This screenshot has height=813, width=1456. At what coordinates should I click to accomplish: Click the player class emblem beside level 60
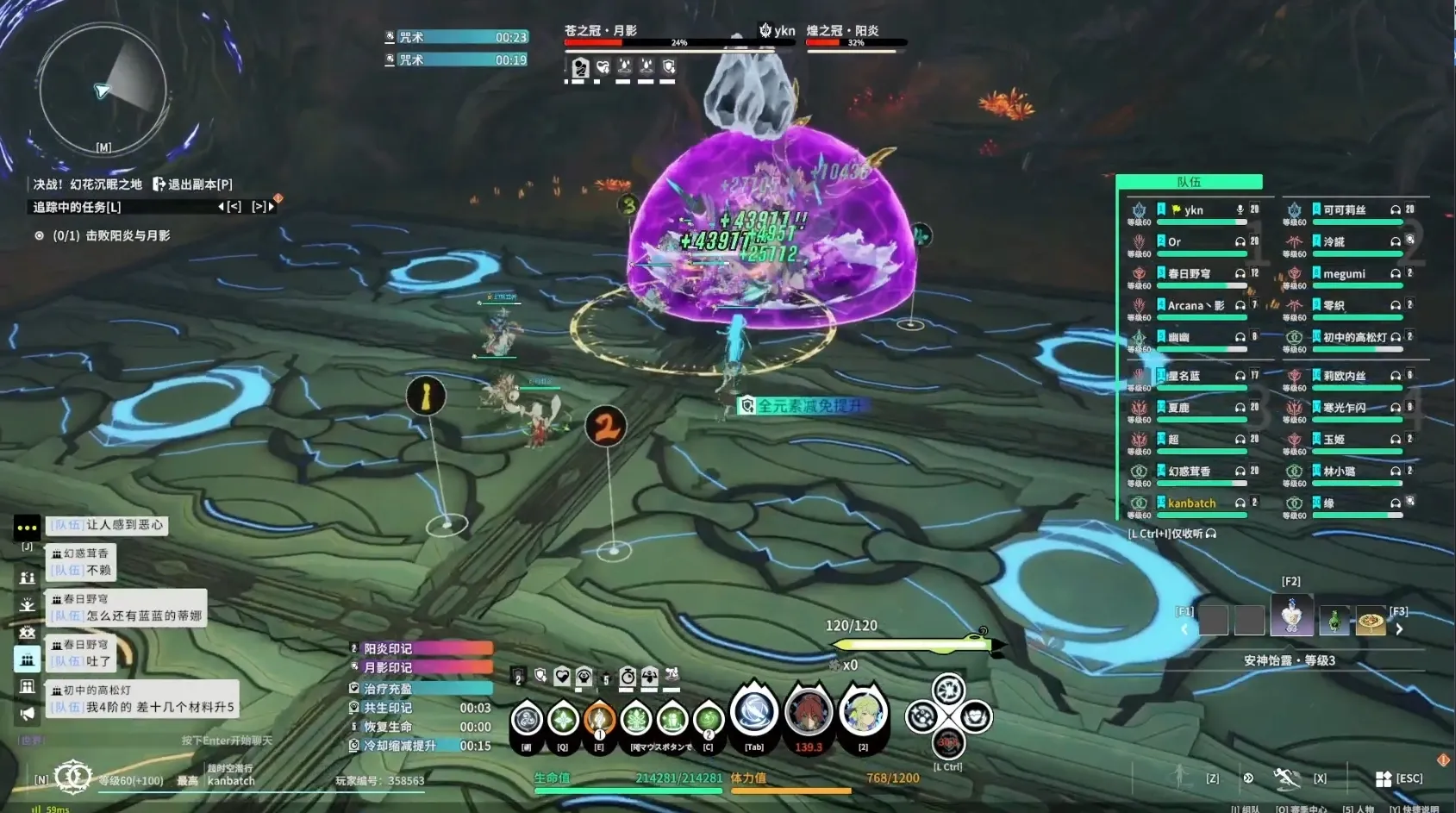(x=72, y=777)
